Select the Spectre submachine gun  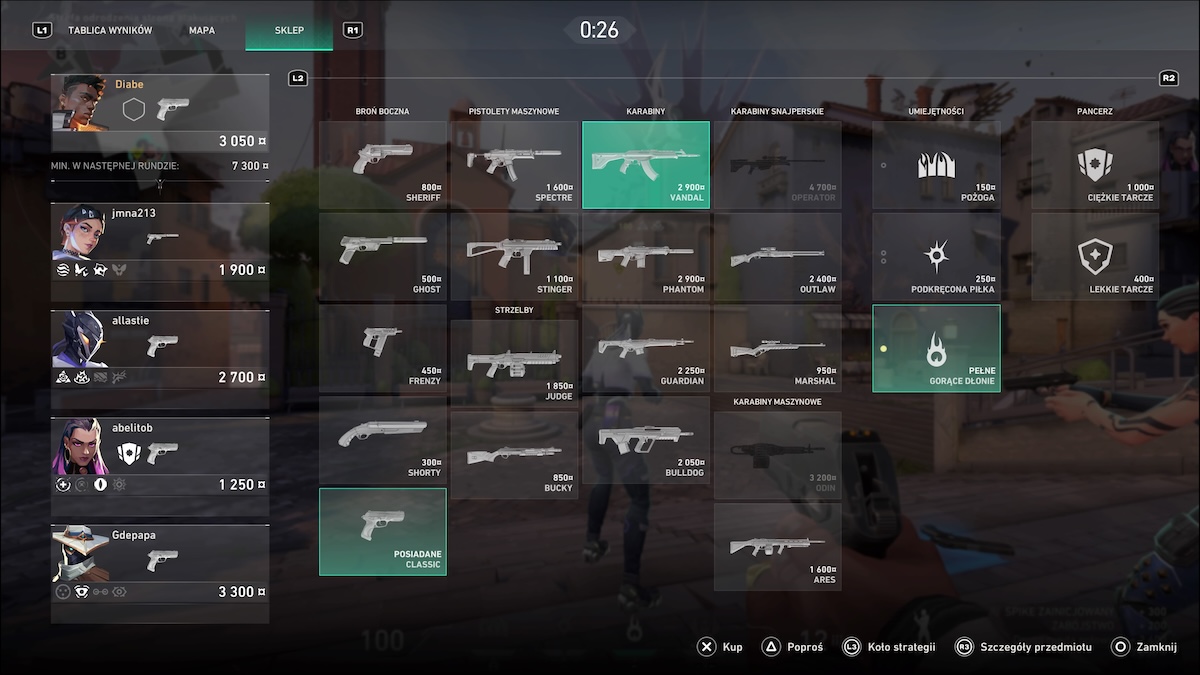point(514,165)
